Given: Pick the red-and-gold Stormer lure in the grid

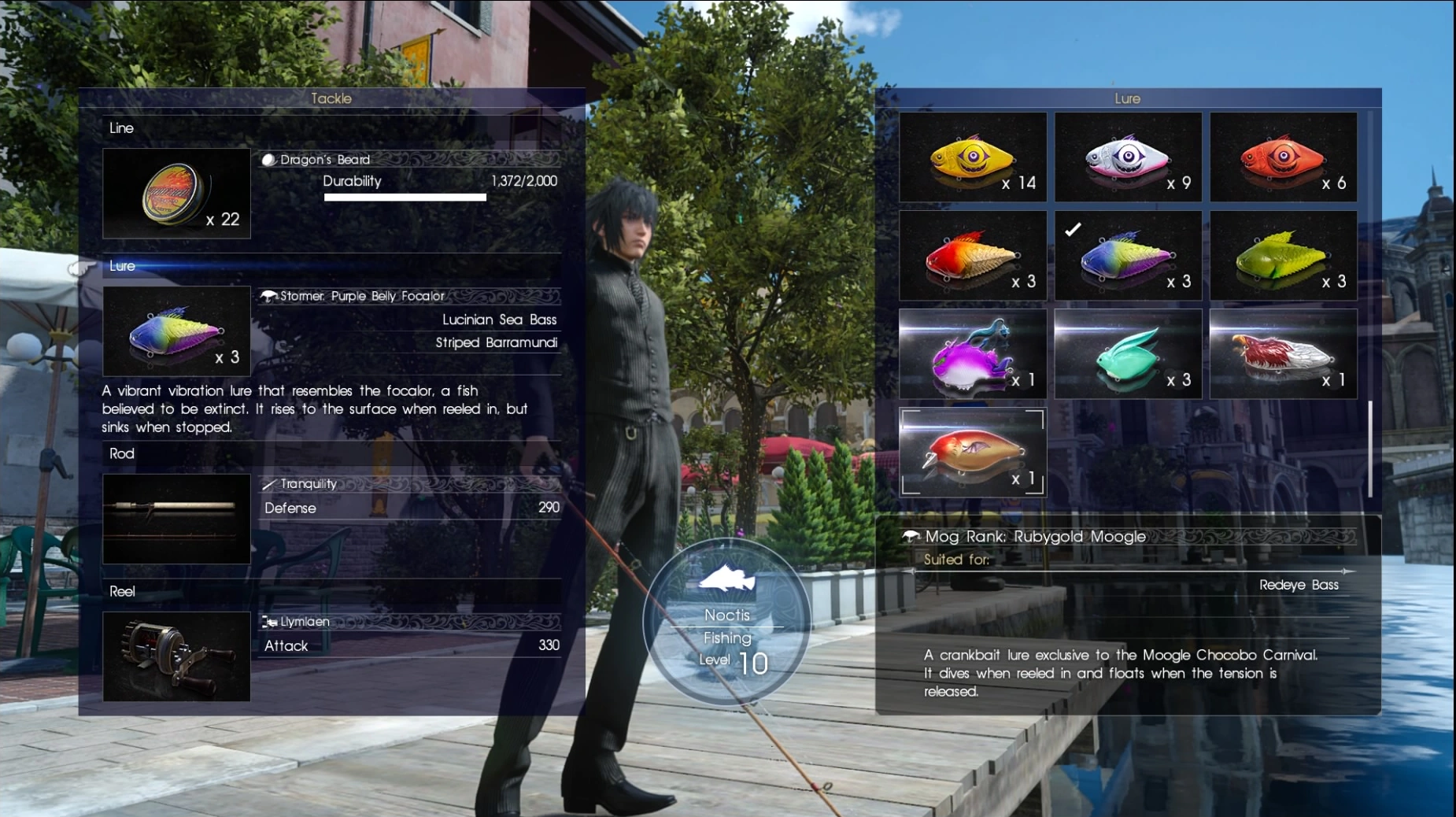Looking at the screenshot, I should 974,255.
